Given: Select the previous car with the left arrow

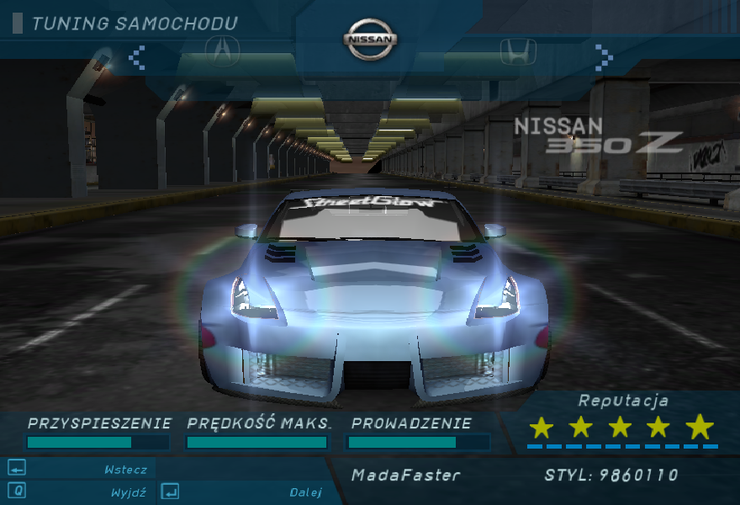Looking at the screenshot, I should pos(138,56).
